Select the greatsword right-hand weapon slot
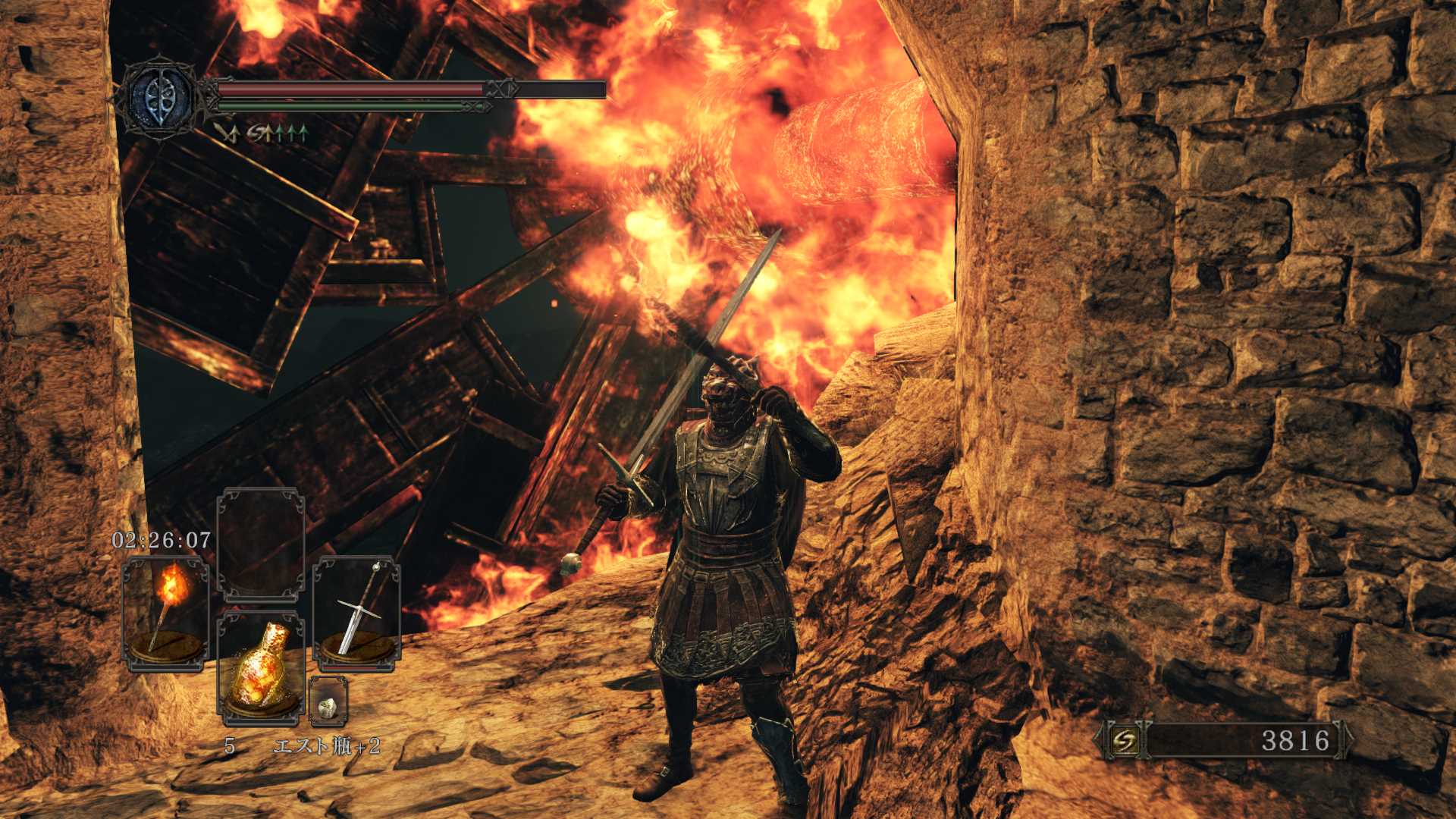1456x819 pixels. click(356, 613)
